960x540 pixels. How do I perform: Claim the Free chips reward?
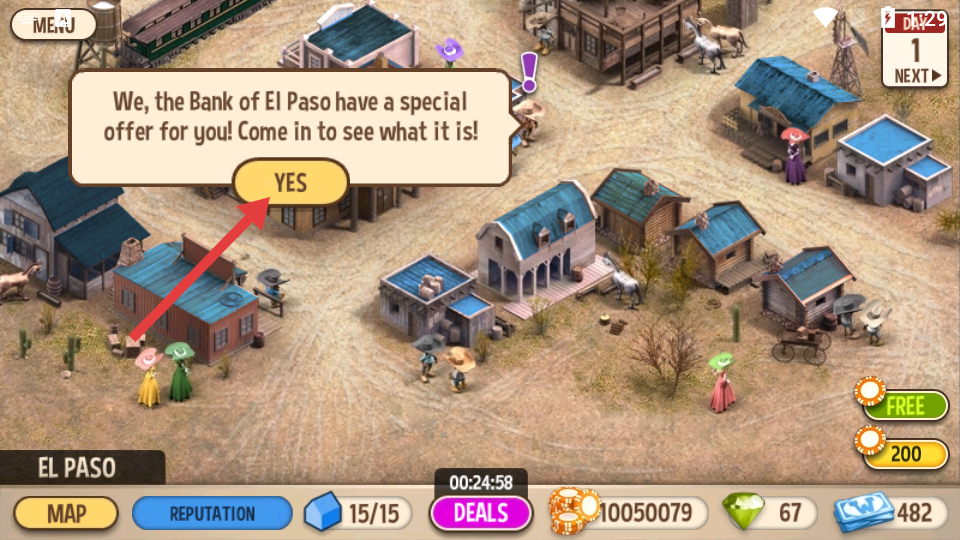[904, 406]
